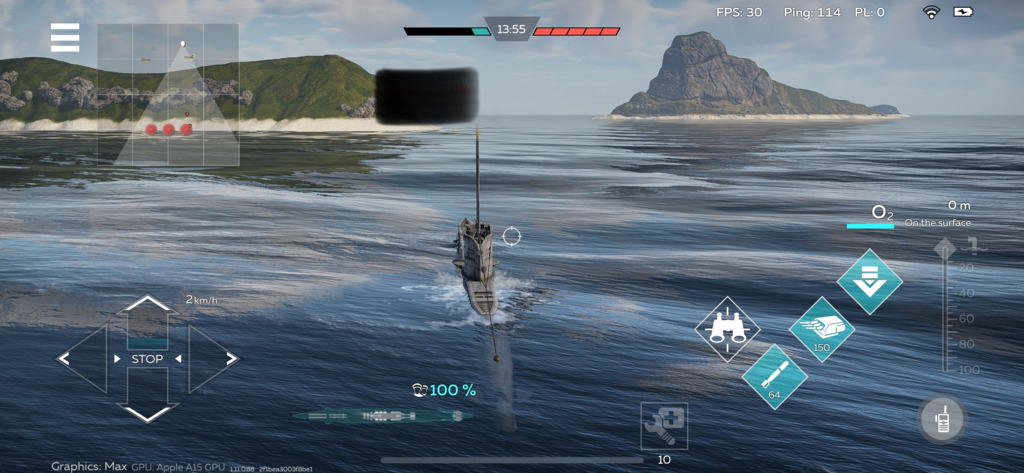Open the radio communication button

click(941, 419)
